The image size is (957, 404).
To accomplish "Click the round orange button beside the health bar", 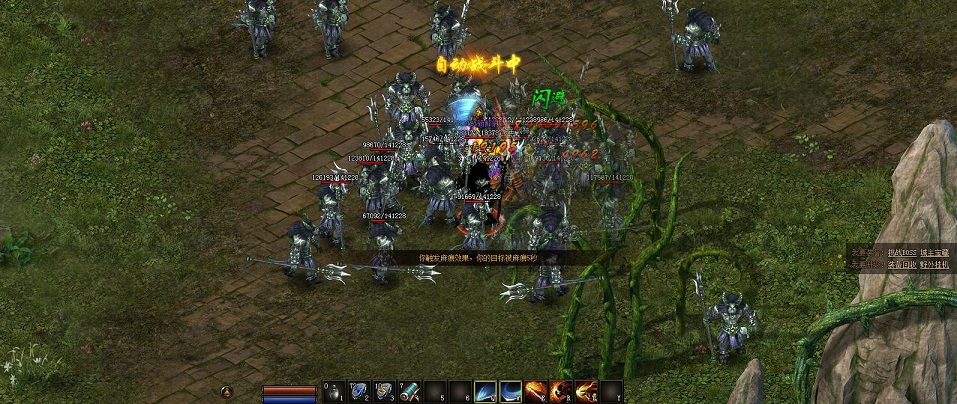I will [228, 391].
